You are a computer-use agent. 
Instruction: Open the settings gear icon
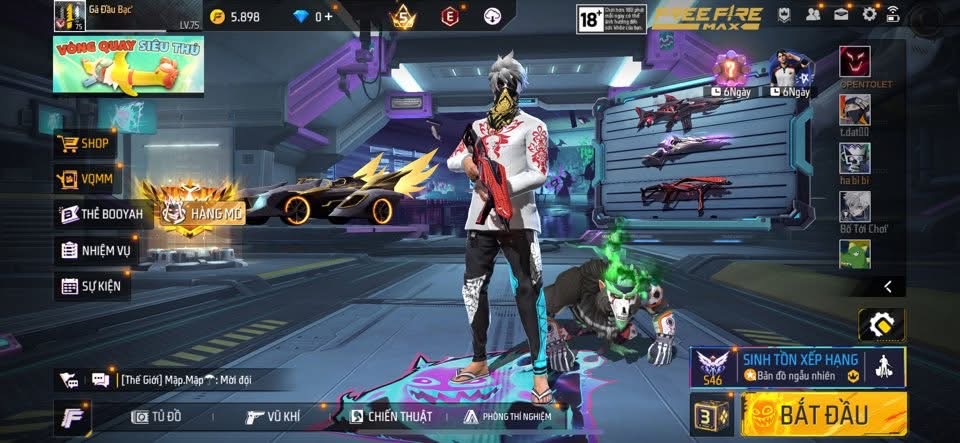tap(869, 14)
